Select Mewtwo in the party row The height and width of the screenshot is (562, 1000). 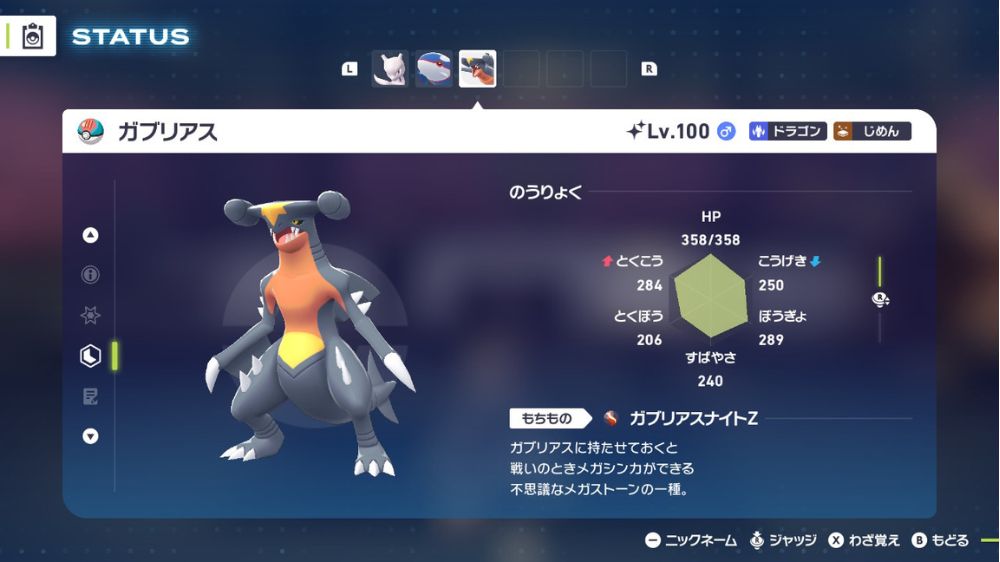click(x=391, y=69)
